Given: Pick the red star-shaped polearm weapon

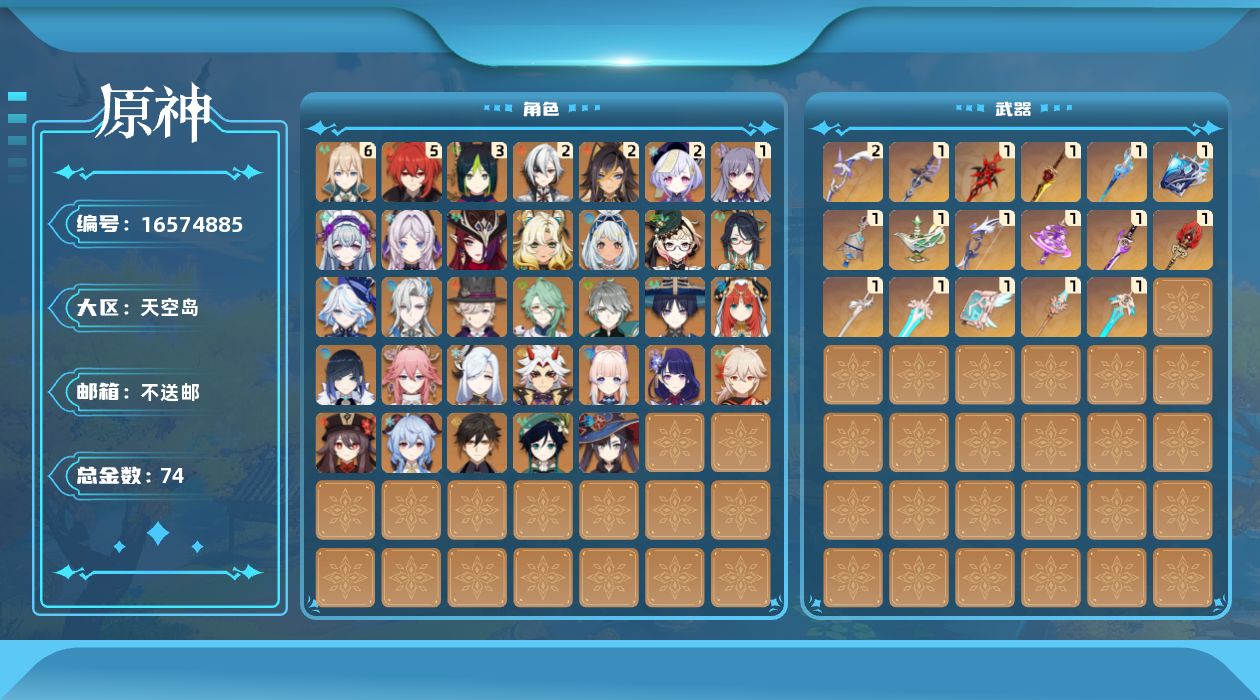Looking at the screenshot, I should 985,172.
